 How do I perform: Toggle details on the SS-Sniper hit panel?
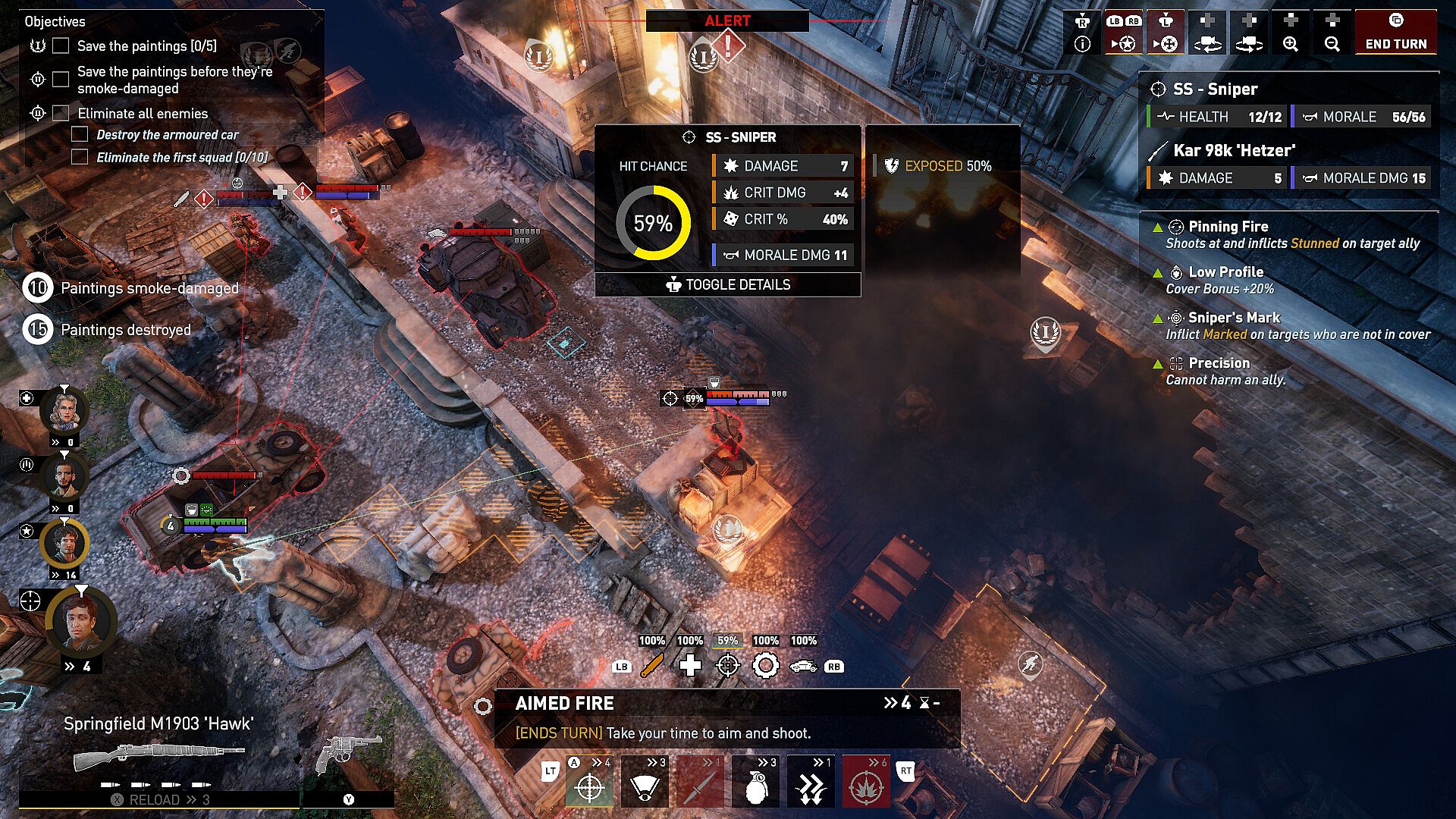pyautogui.click(x=728, y=284)
